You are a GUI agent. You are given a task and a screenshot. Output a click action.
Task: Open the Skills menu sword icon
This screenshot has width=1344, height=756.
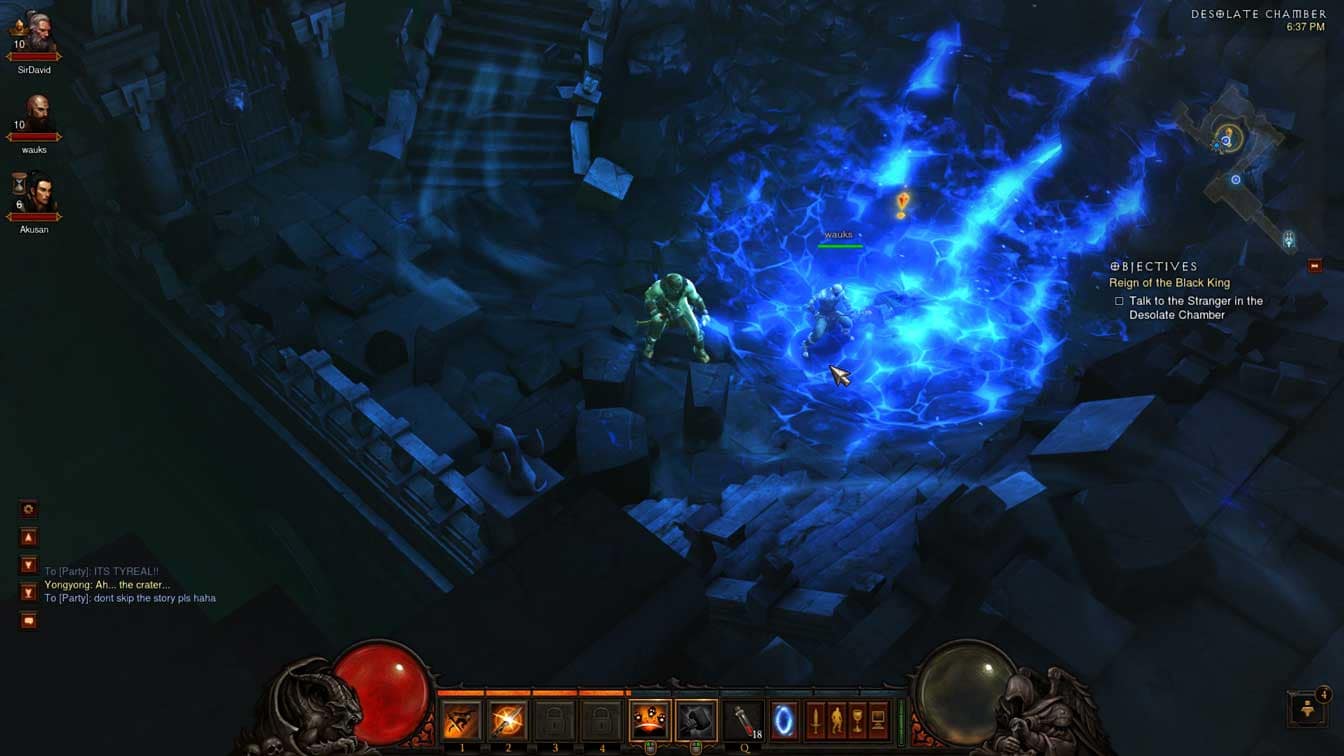click(816, 720)
